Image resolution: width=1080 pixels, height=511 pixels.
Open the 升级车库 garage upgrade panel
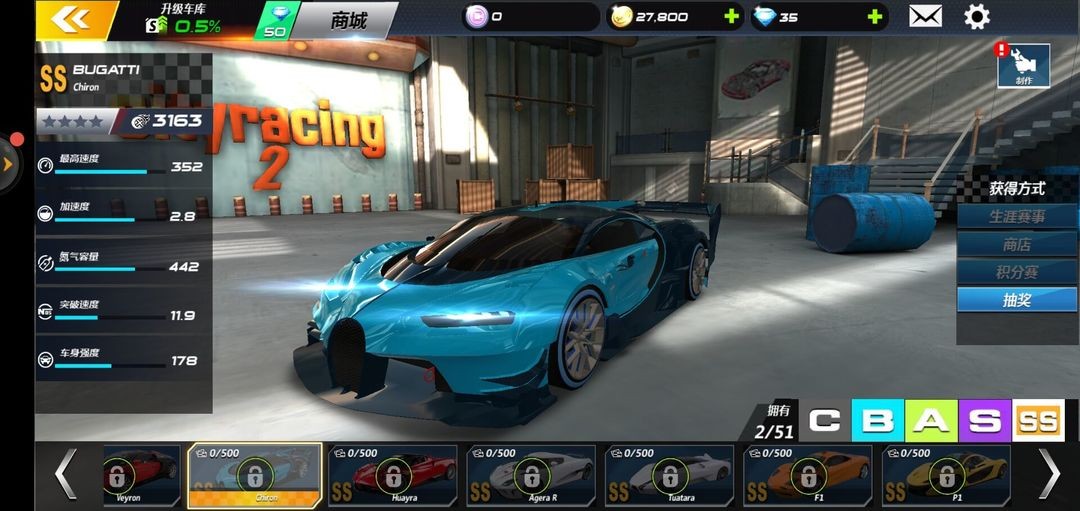(184, 19)
